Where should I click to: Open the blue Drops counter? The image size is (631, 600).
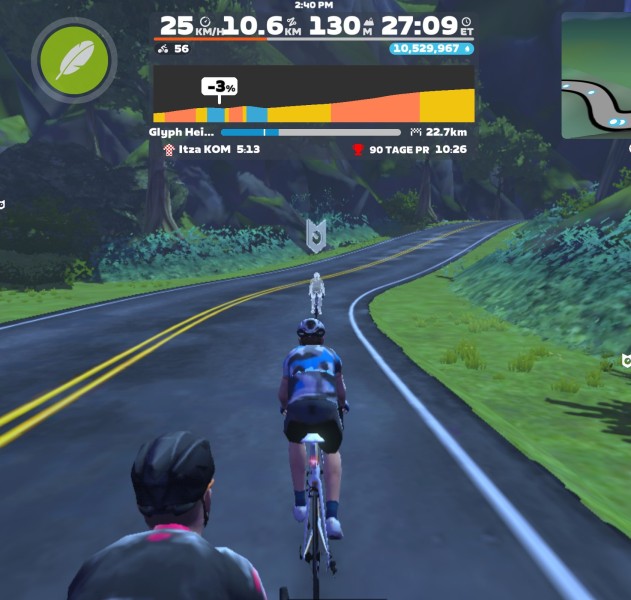click(432, 48)
